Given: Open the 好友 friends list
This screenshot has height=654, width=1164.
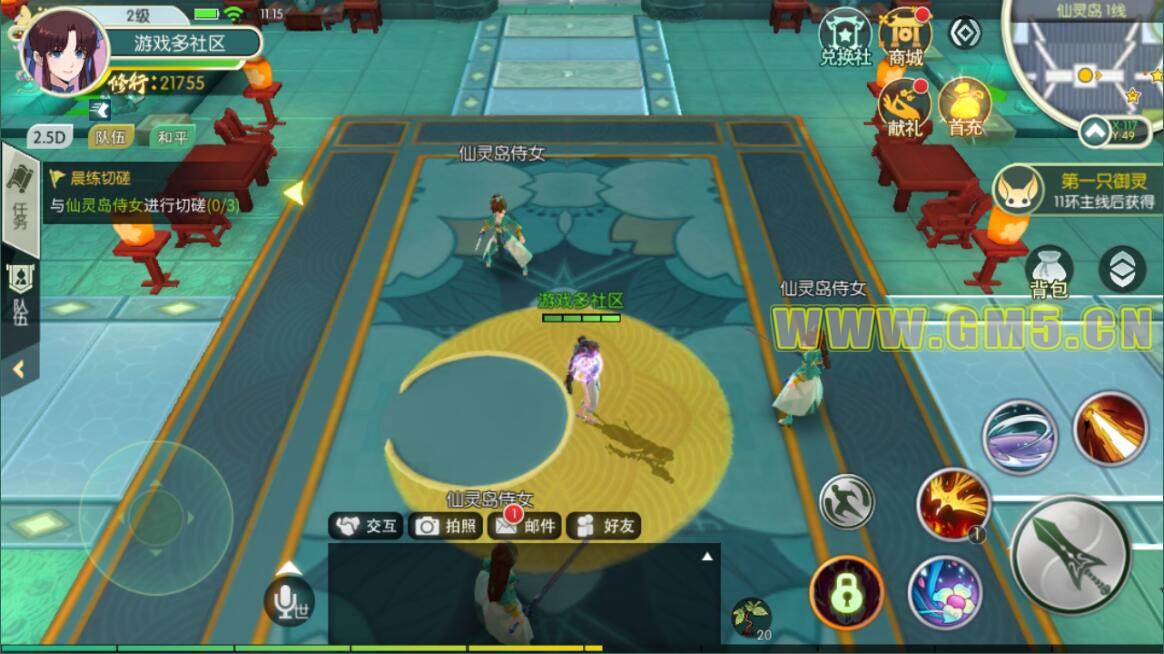Looking at the screenshot, I should [x=605, y=526].
